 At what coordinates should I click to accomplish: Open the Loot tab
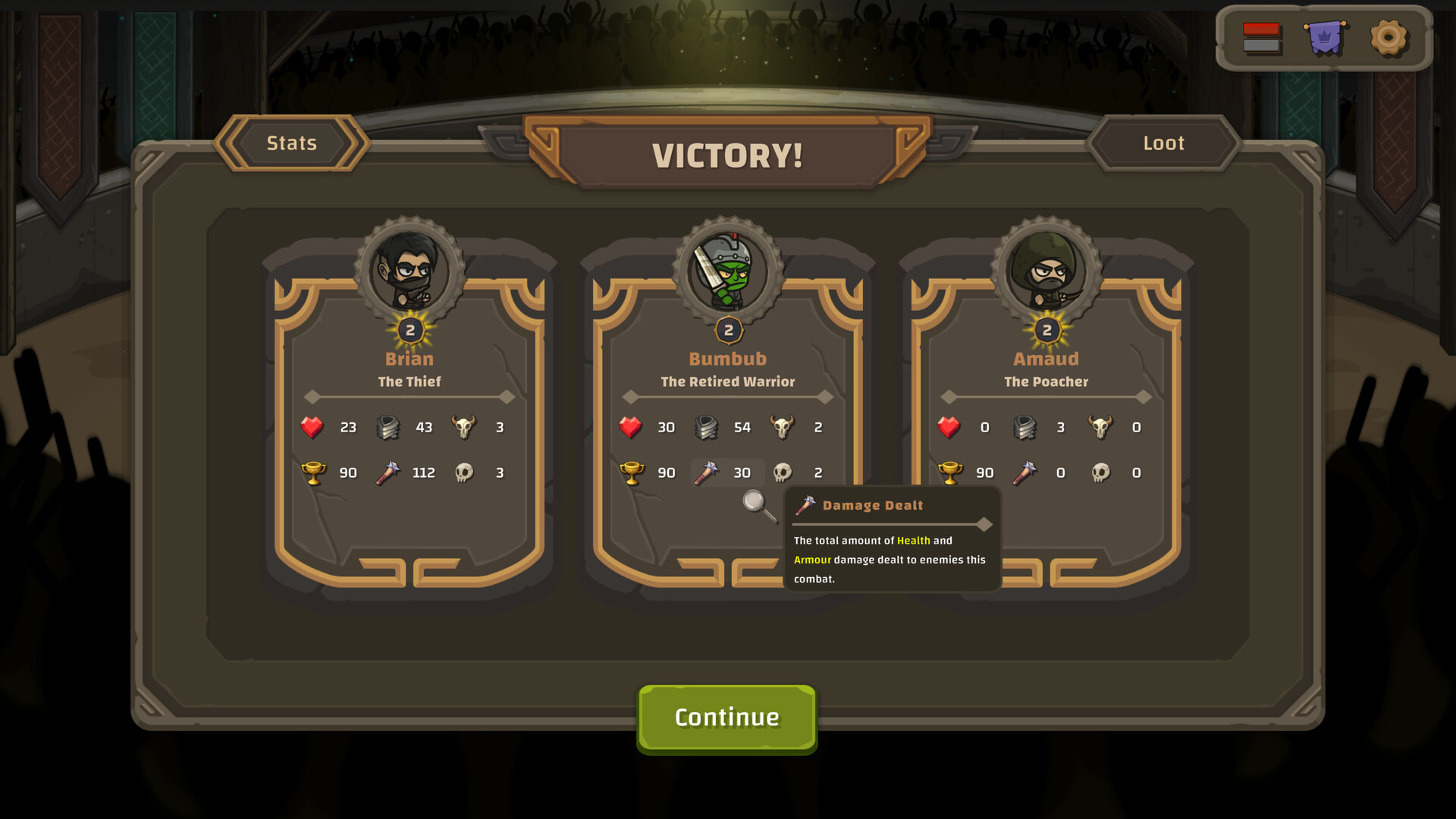[1164, 143]
